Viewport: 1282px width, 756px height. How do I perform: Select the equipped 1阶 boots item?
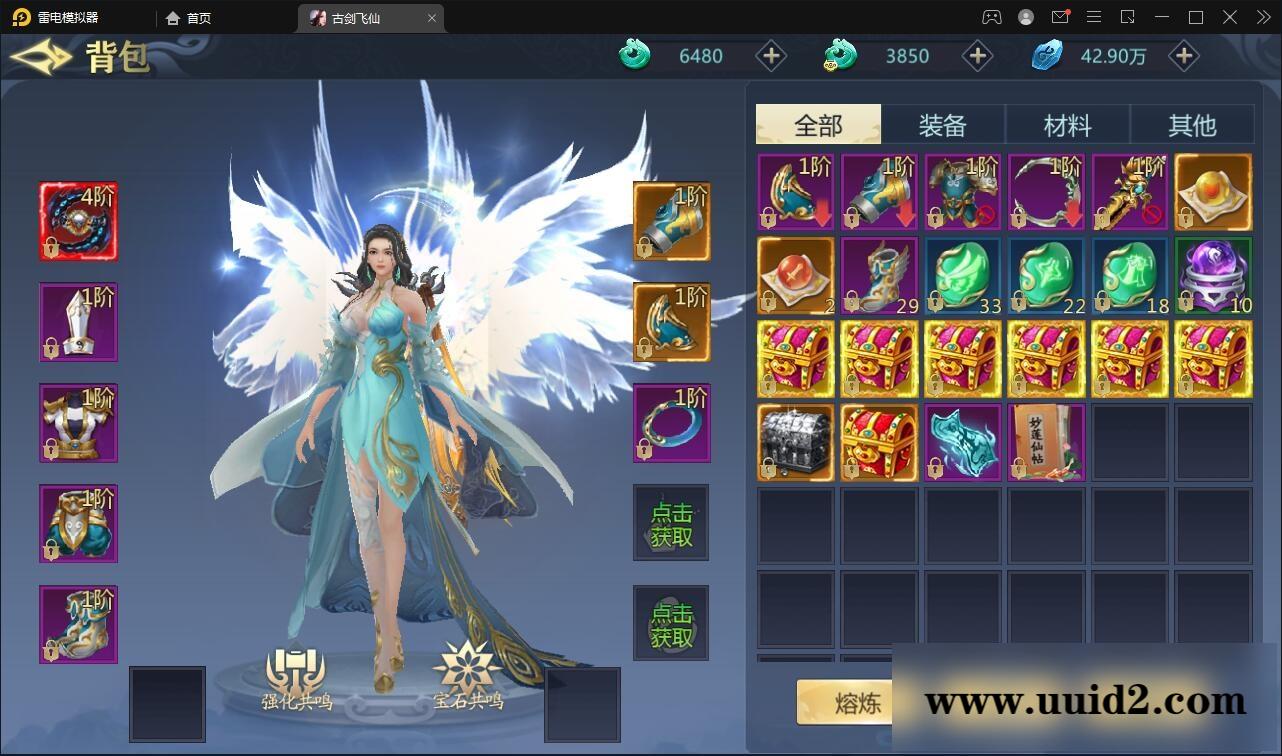click(x=78, y=622)
